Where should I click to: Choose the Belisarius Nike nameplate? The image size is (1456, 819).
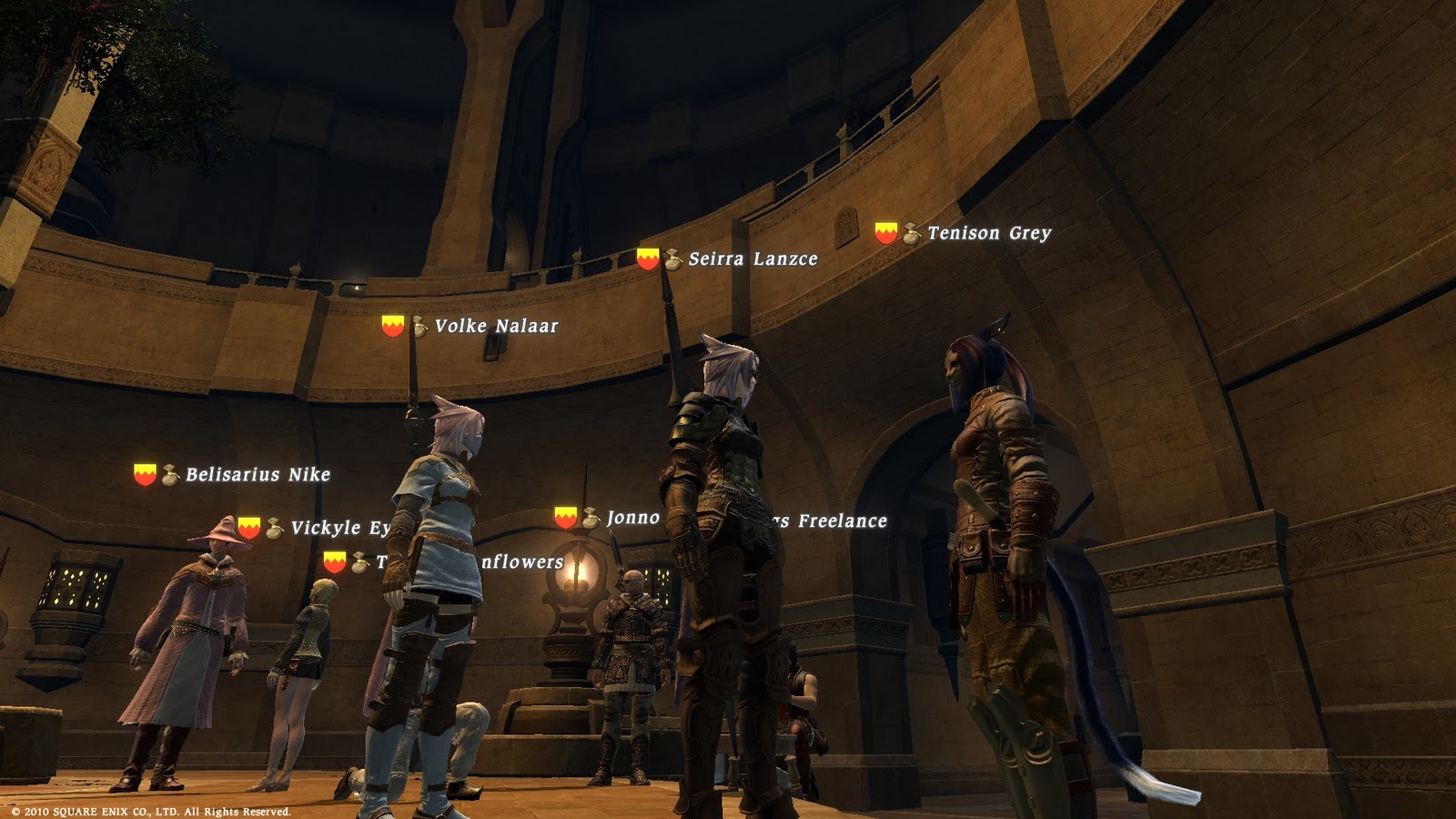click(x=257, y=475)
